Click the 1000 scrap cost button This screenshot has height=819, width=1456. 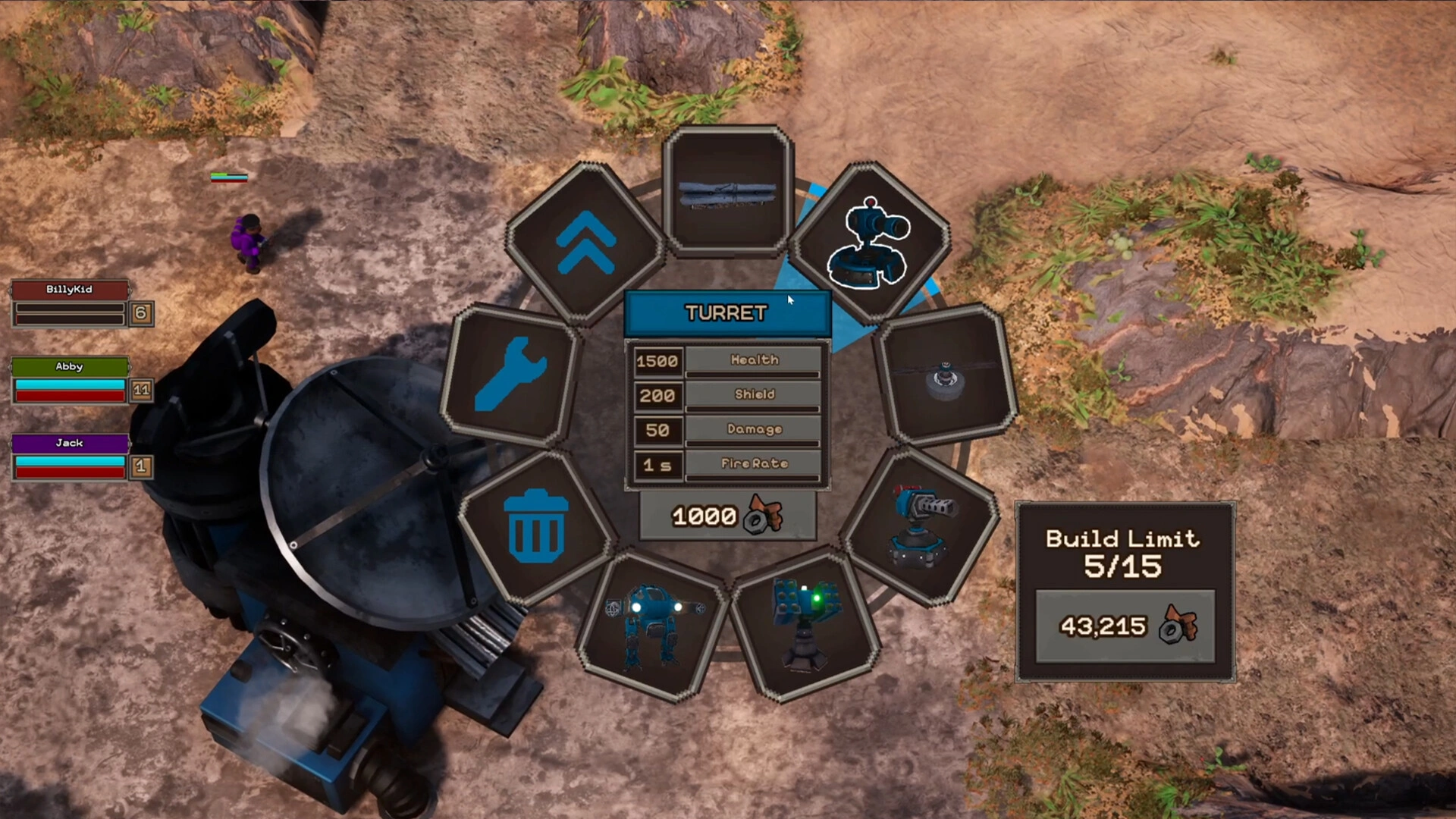[727, 516]
